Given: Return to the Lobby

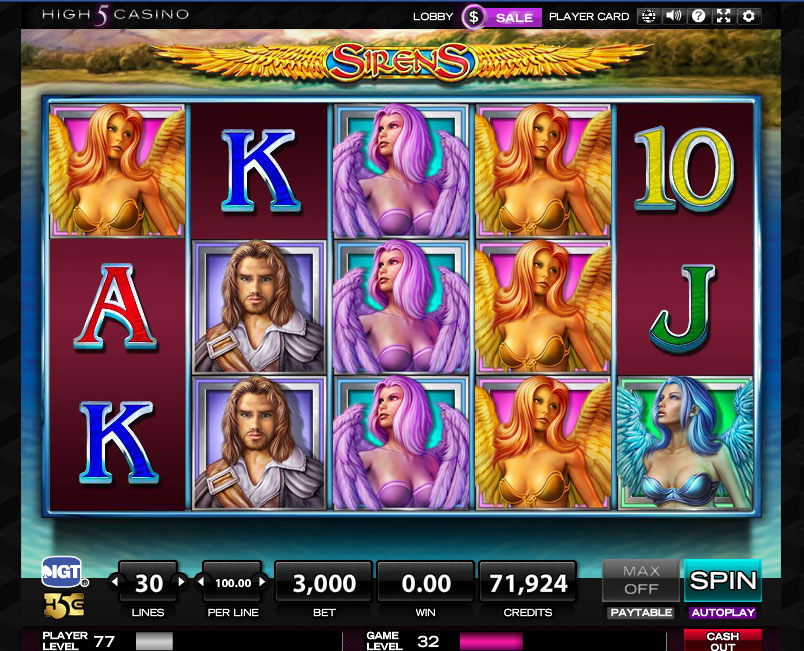Looking at the screenshot, I should (433, 17).
